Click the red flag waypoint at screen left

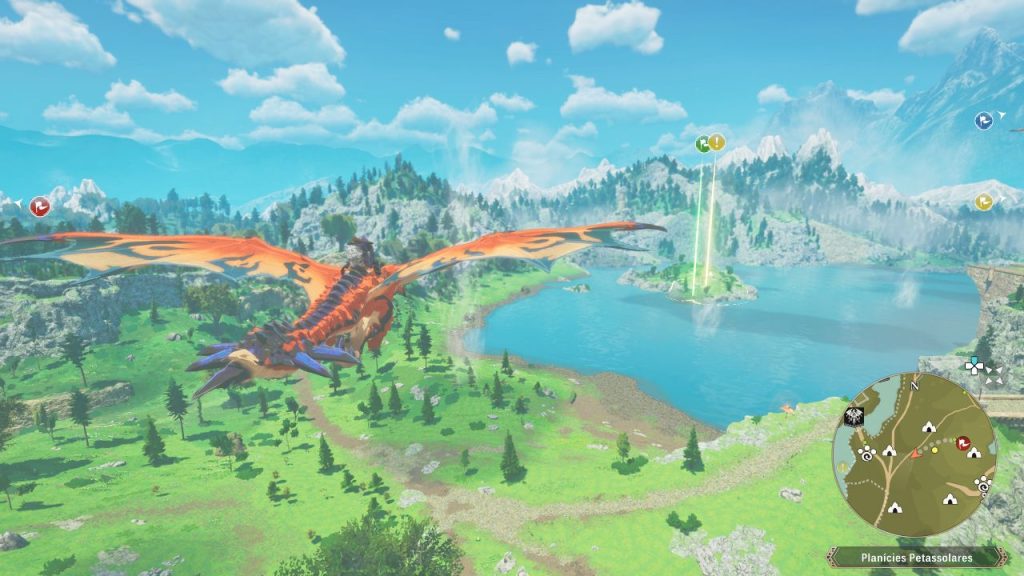40,207
